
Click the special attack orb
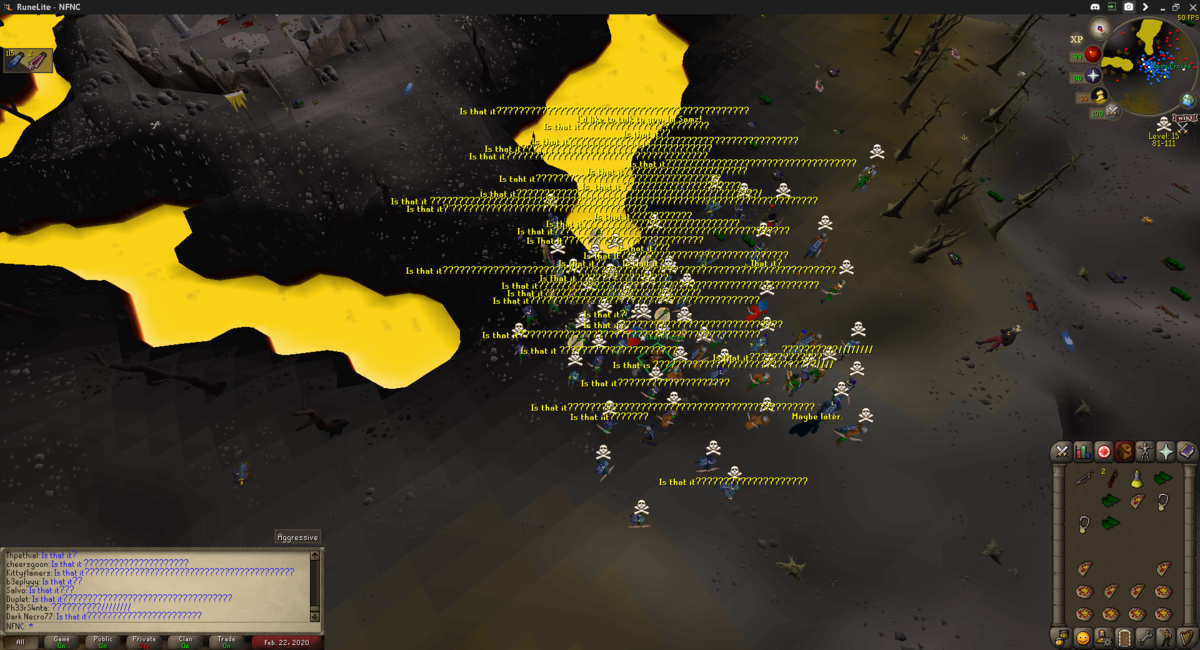(x=1111, y=113)
